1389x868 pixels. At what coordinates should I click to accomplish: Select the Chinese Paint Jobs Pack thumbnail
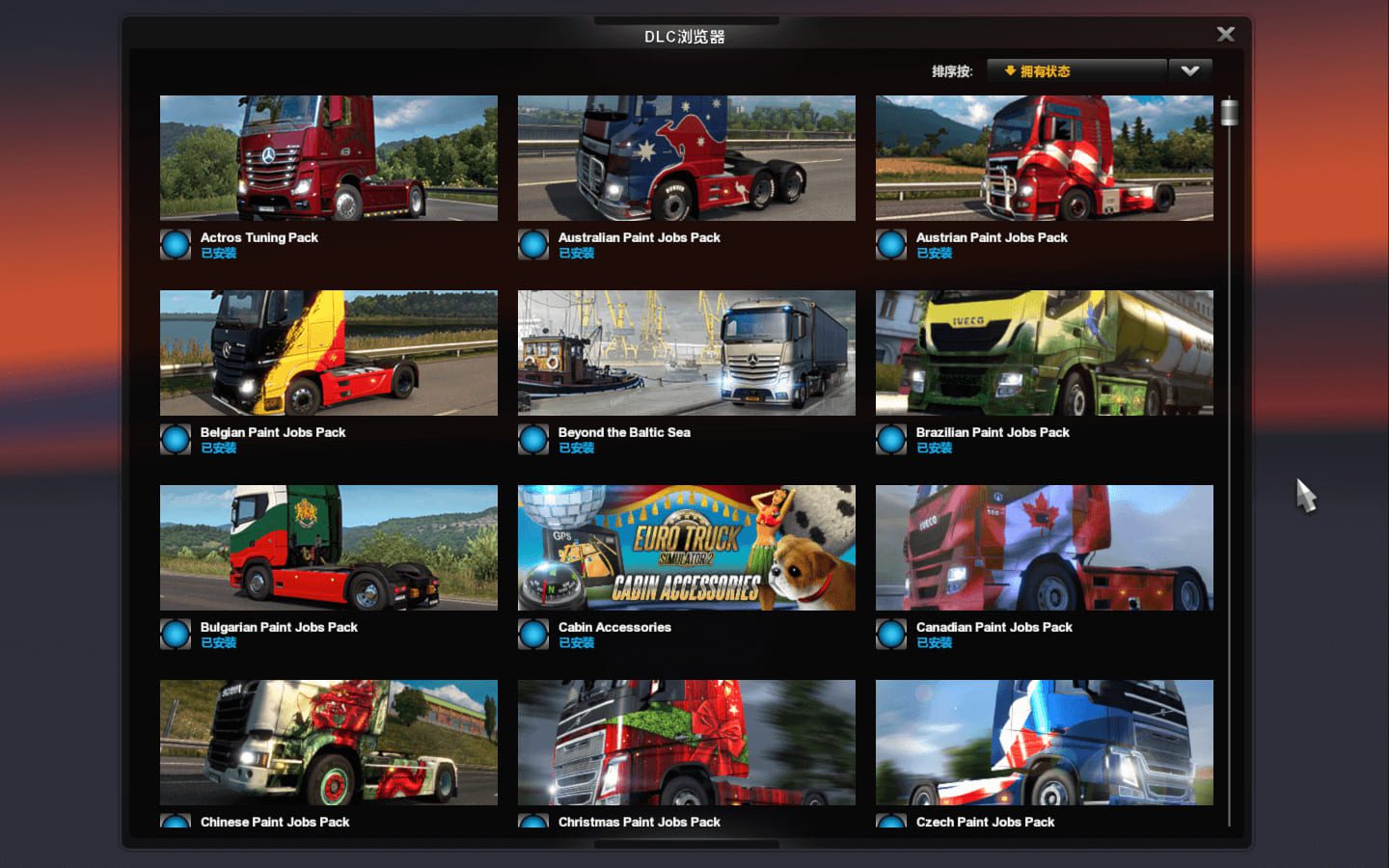pos(329,743)
